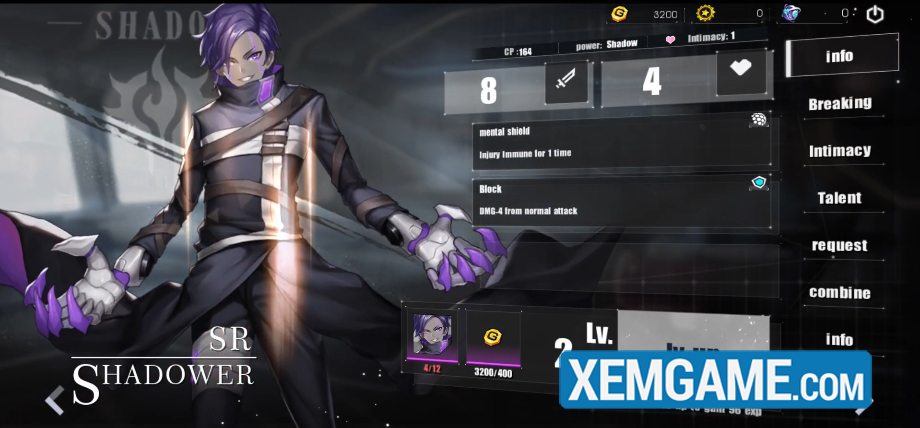Go to the combine tab

[840, 293]
